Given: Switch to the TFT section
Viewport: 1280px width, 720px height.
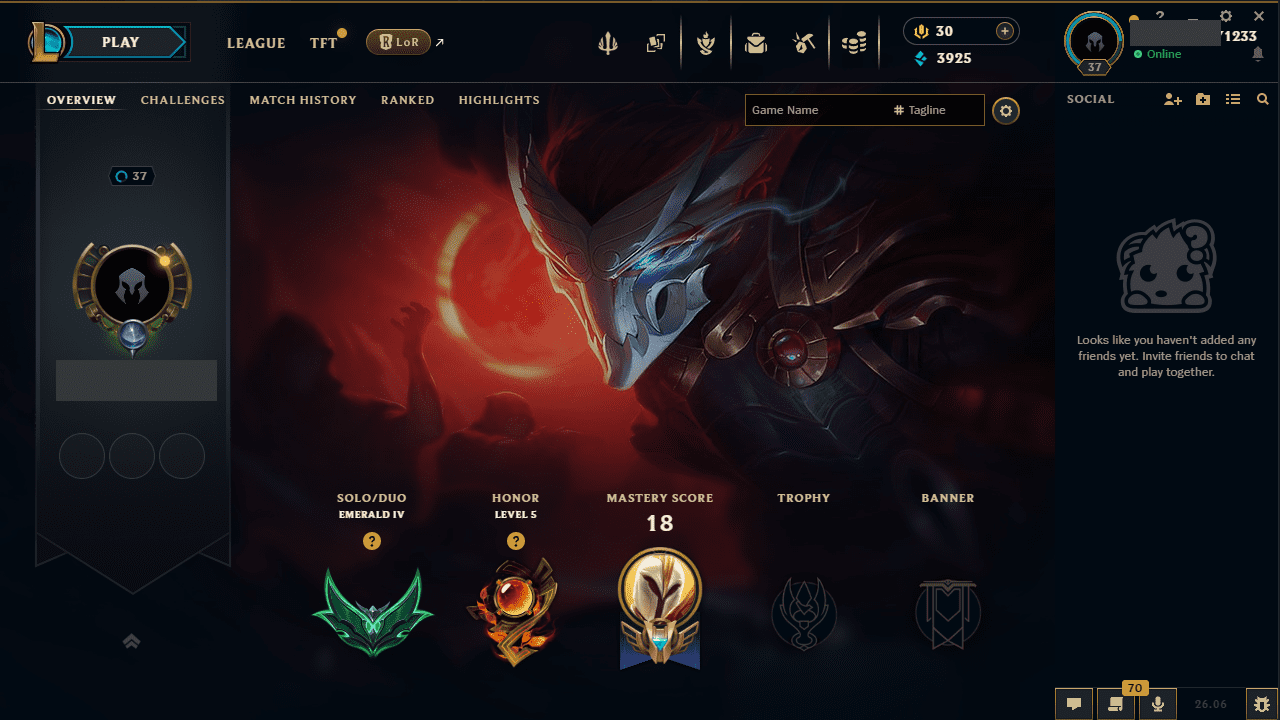Looking at the screenshot, I should [x=323, y=43].
